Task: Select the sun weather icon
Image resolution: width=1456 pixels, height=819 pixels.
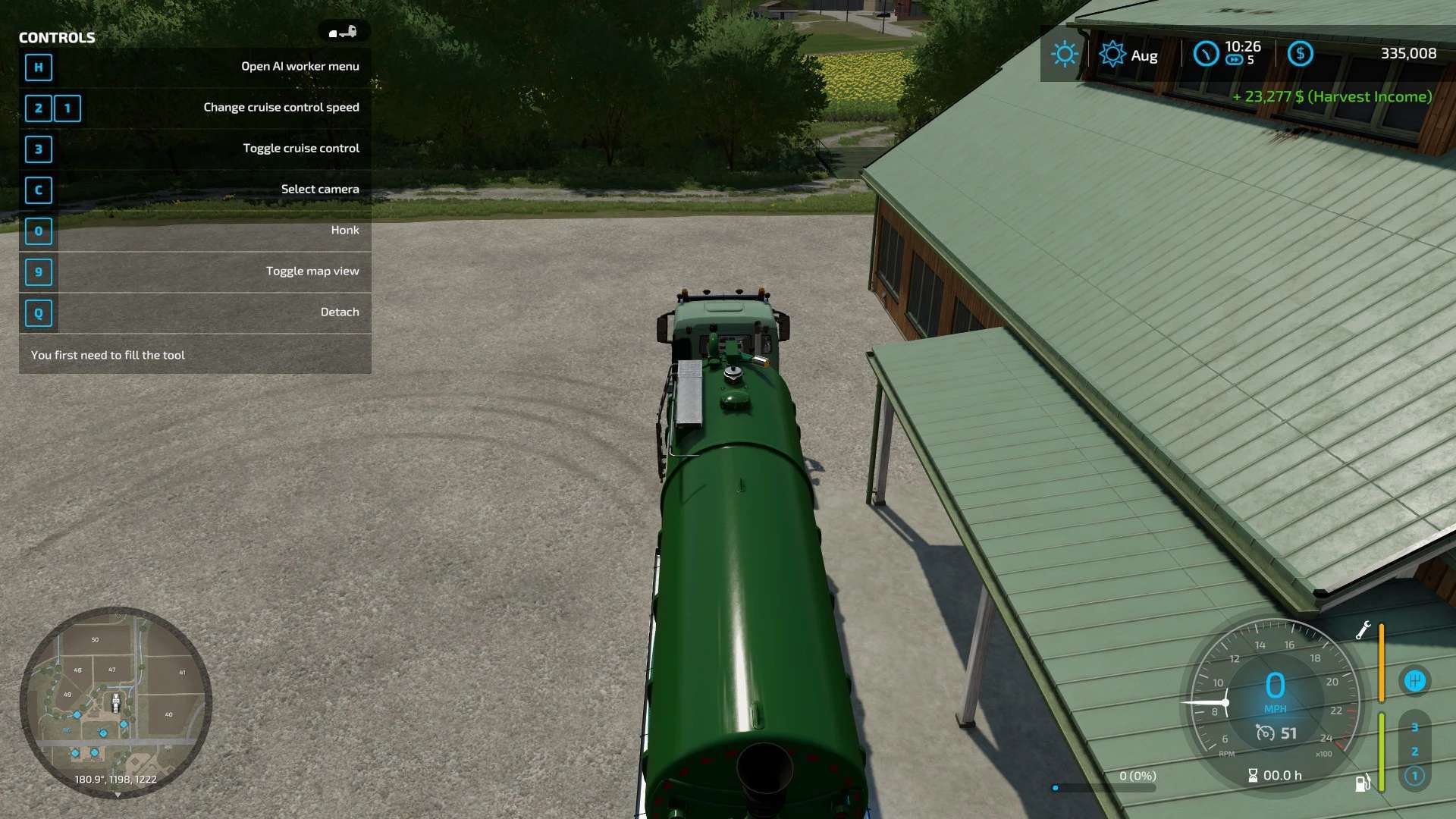Action: [1064, 54]
